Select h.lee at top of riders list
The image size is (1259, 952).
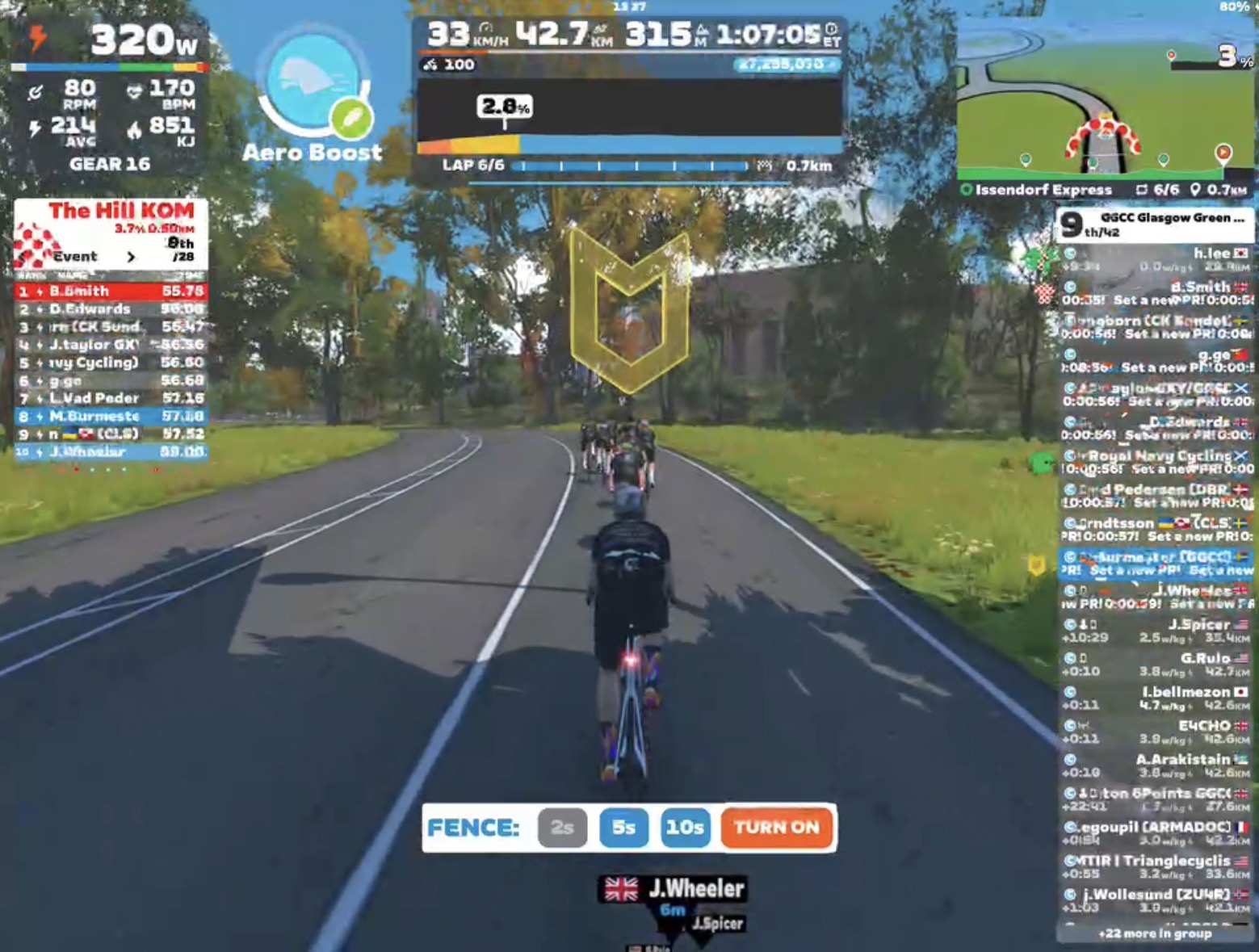[x=1155, y=260]
